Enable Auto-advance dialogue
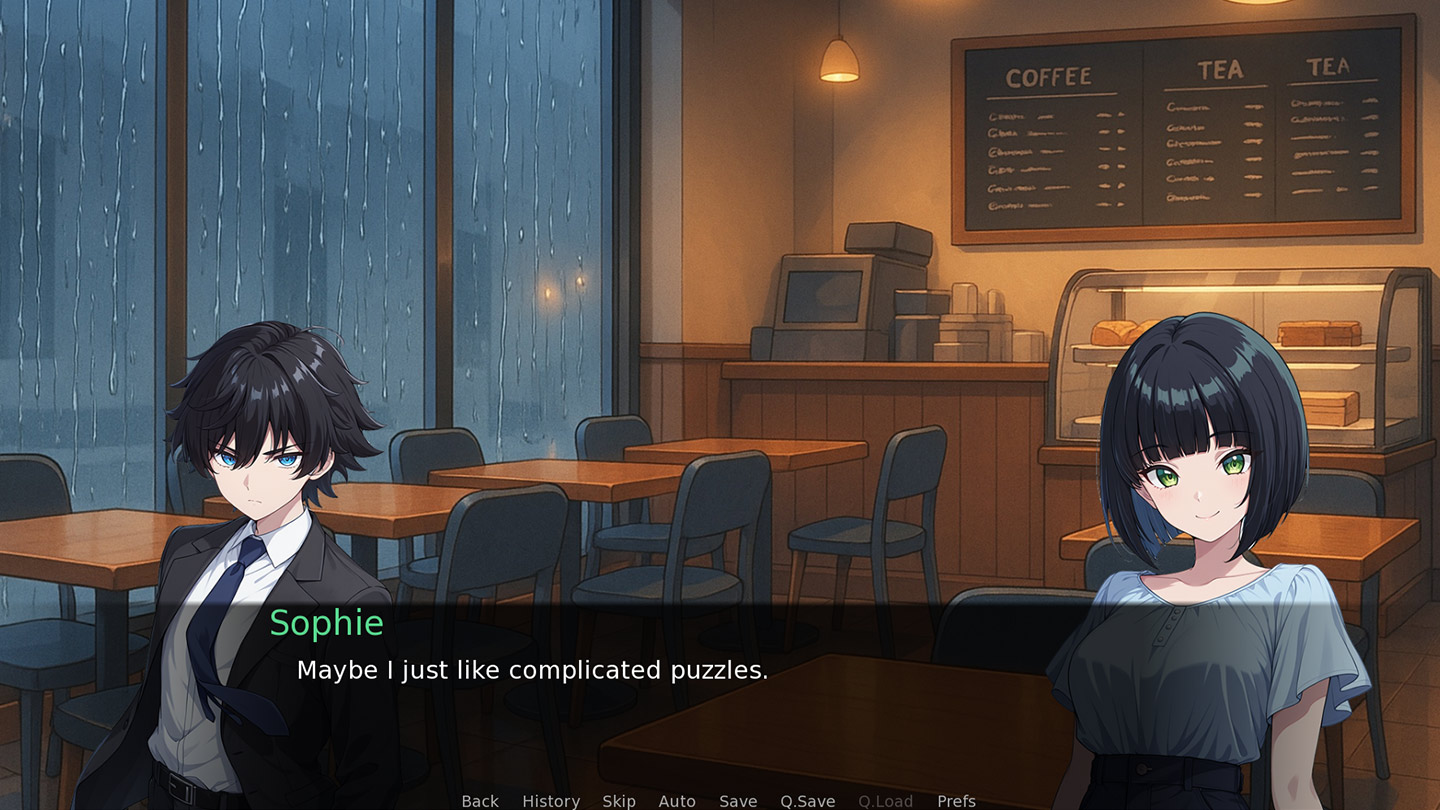This screenshot has width=1440, height=810. [x=677, y=801]
